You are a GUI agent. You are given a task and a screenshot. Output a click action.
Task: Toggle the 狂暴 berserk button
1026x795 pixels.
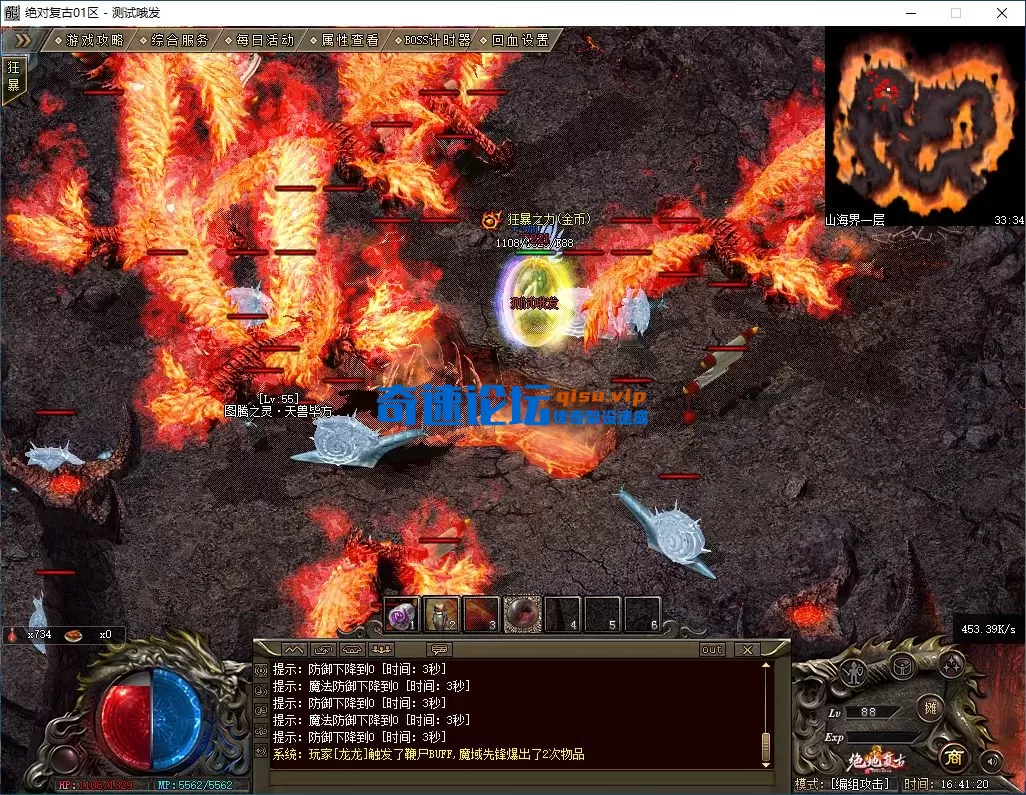click(x=14, y=76)
